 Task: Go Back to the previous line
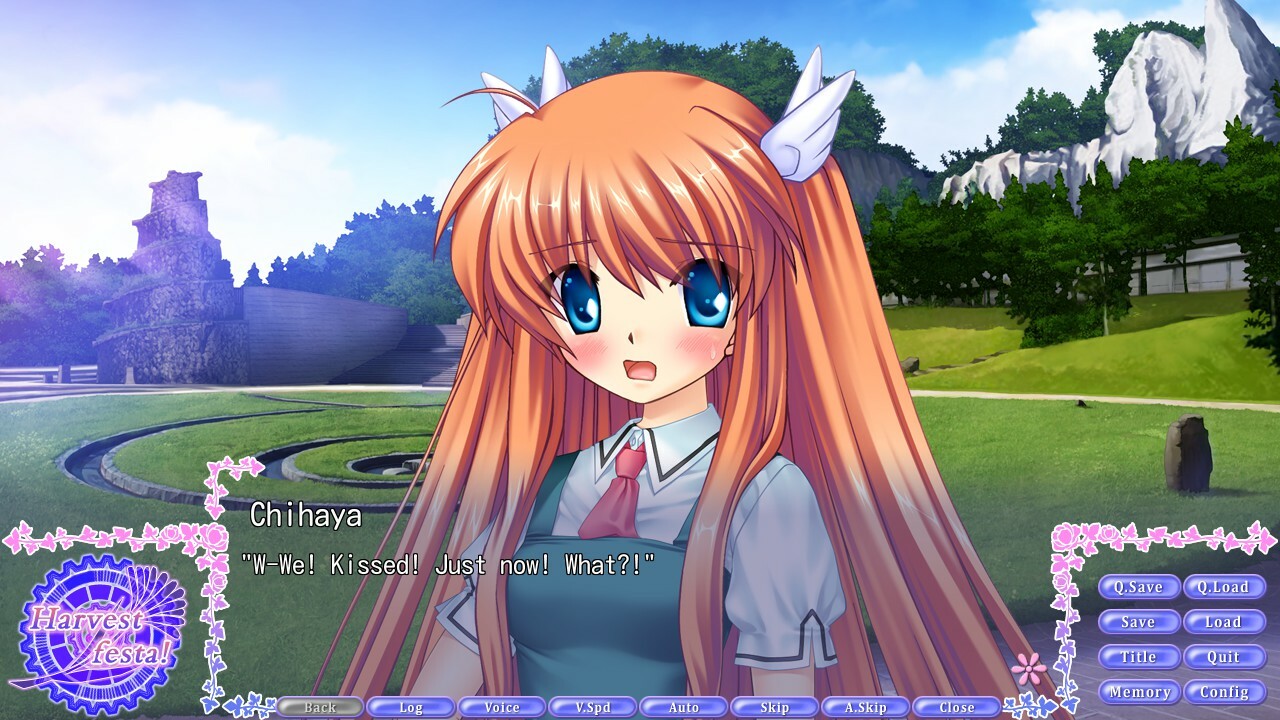coord(320,706)
